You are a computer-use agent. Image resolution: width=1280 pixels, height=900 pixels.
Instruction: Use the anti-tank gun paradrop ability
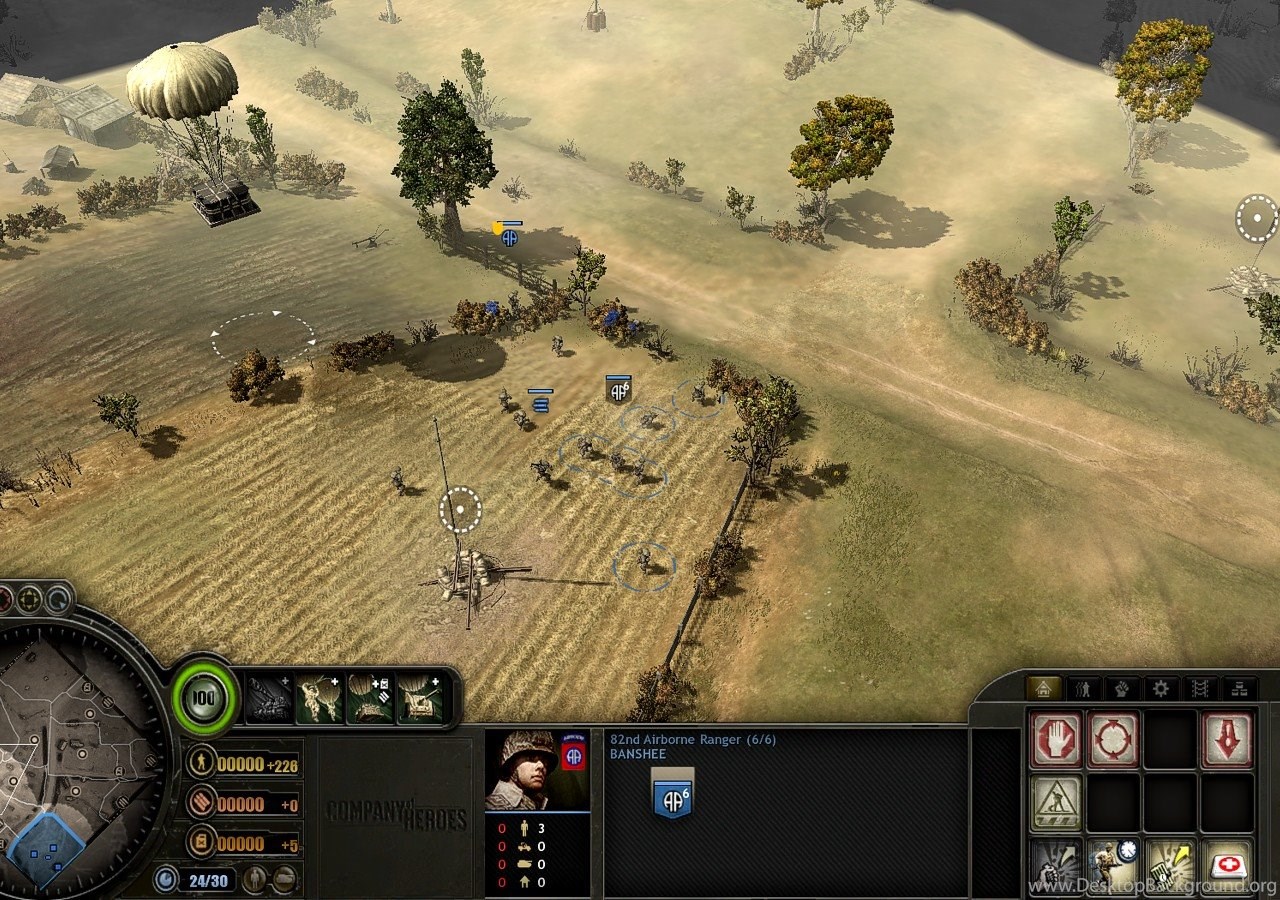tap(421, 697)
